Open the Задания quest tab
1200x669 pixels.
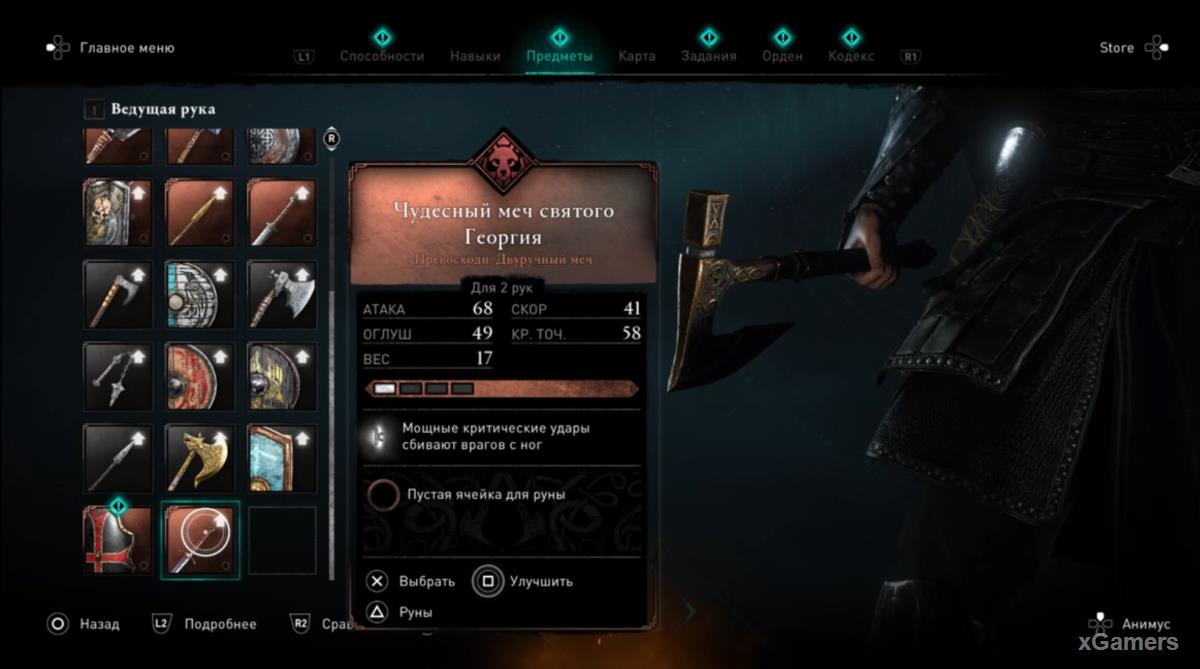tap(708, 56)
